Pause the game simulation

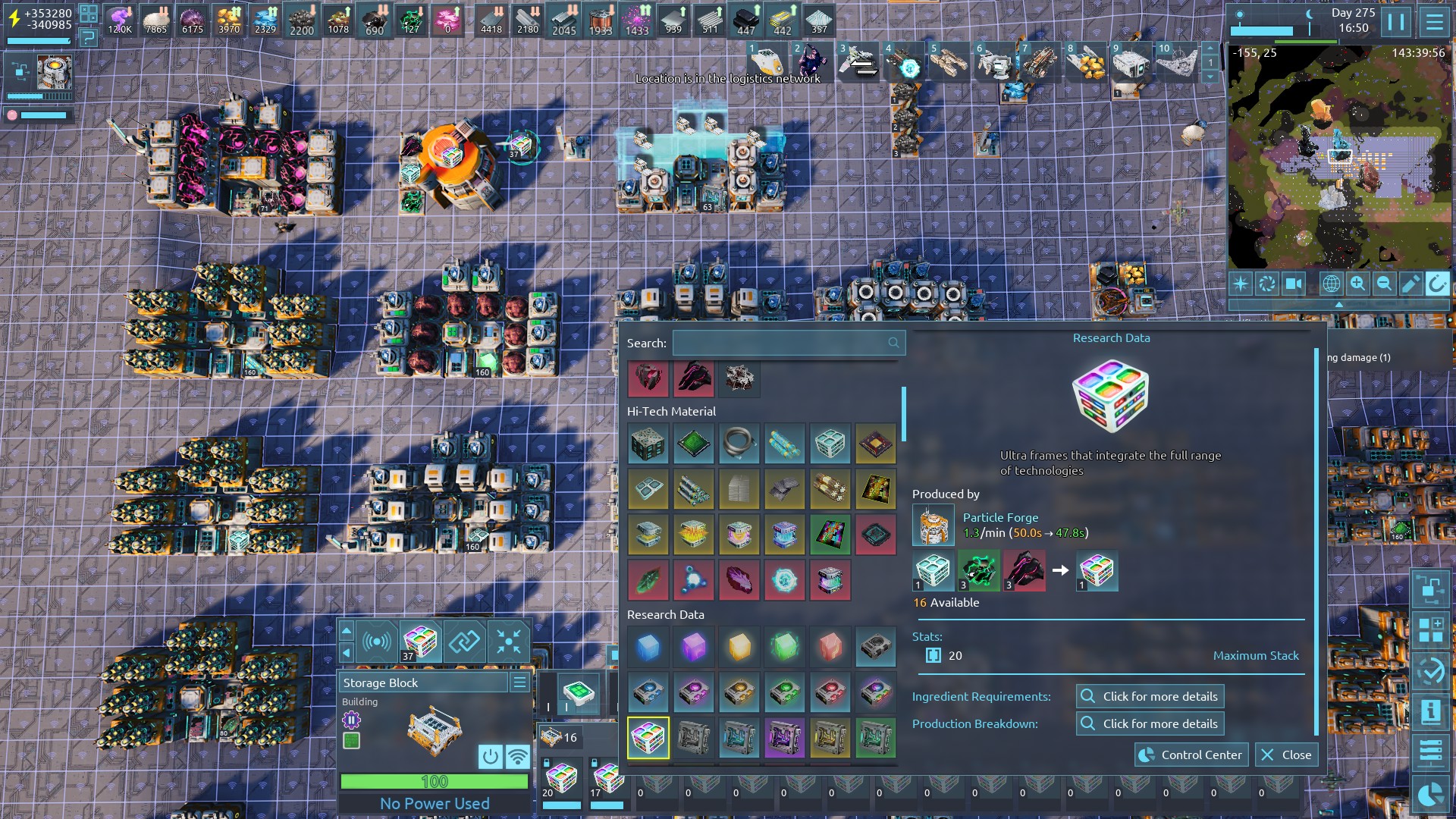(1396, 21)
